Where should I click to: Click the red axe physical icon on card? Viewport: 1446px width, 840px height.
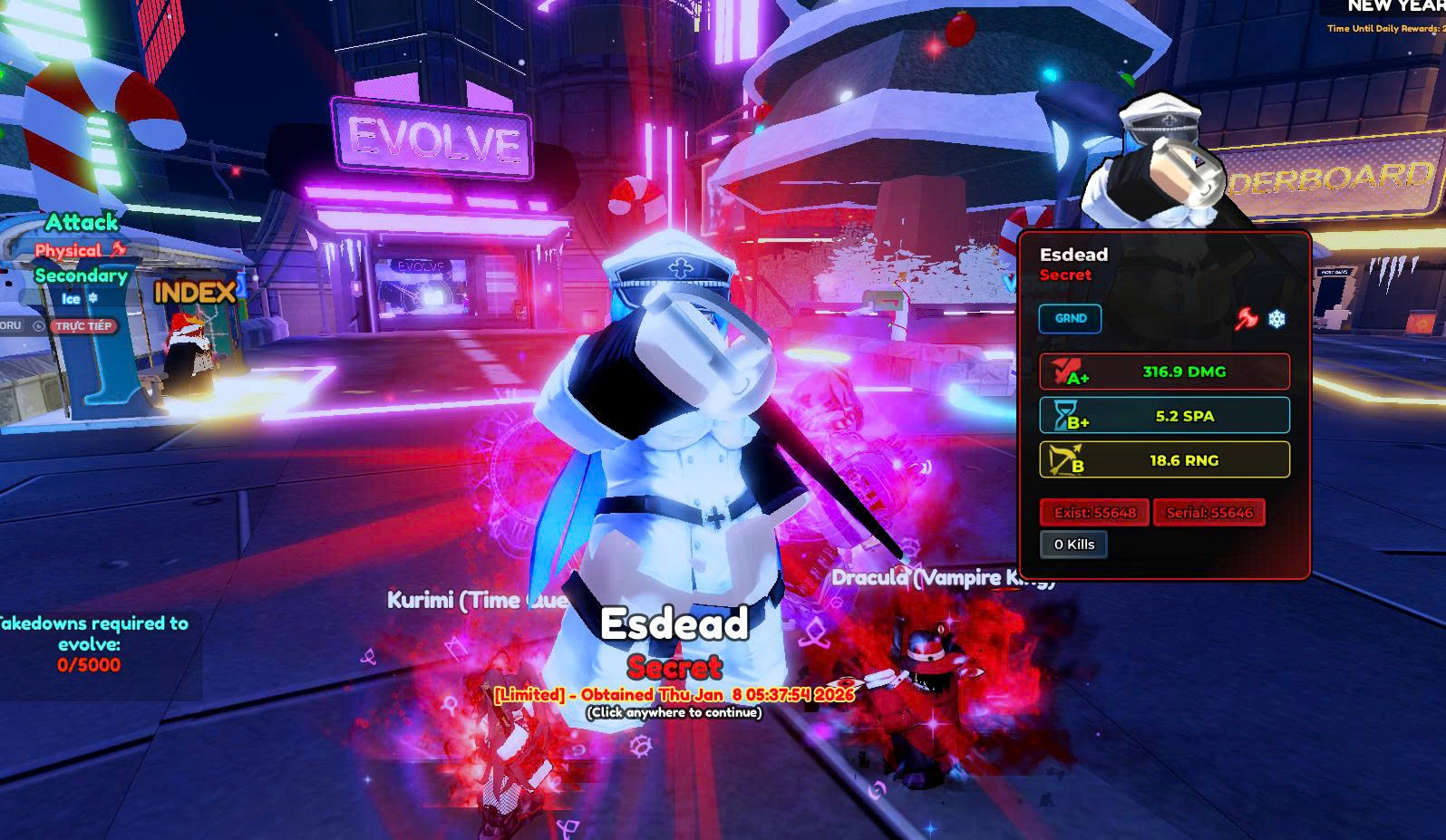pyautogui.click(x=1247, y=319)
